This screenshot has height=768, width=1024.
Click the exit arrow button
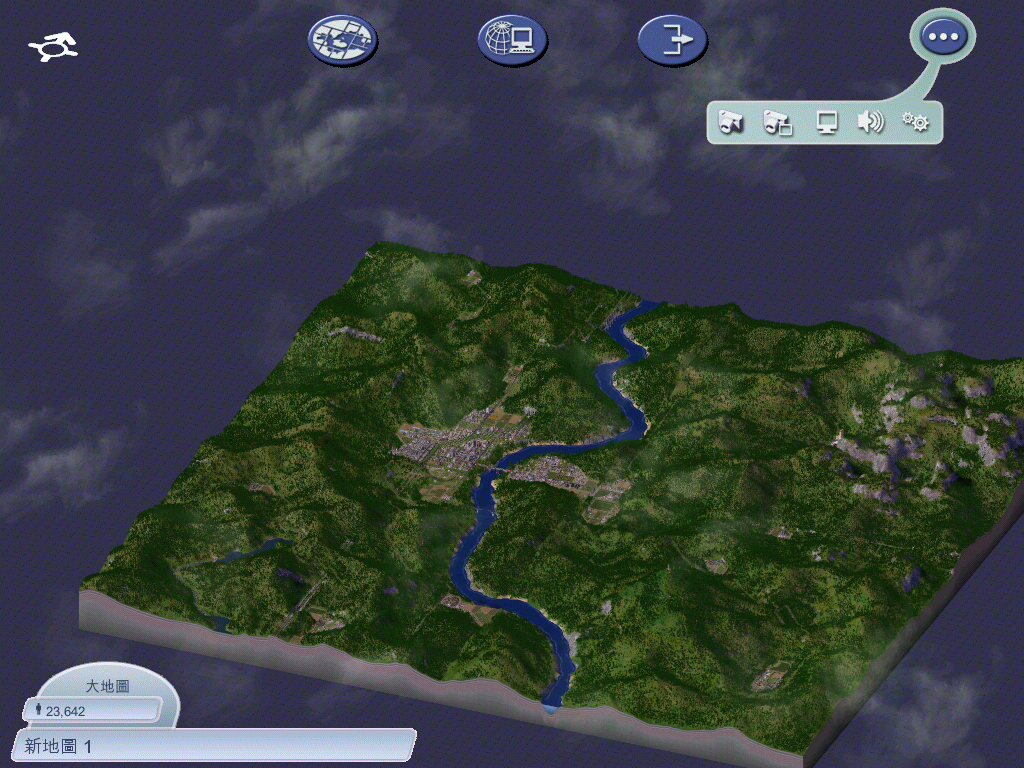[x=672, y=40]
